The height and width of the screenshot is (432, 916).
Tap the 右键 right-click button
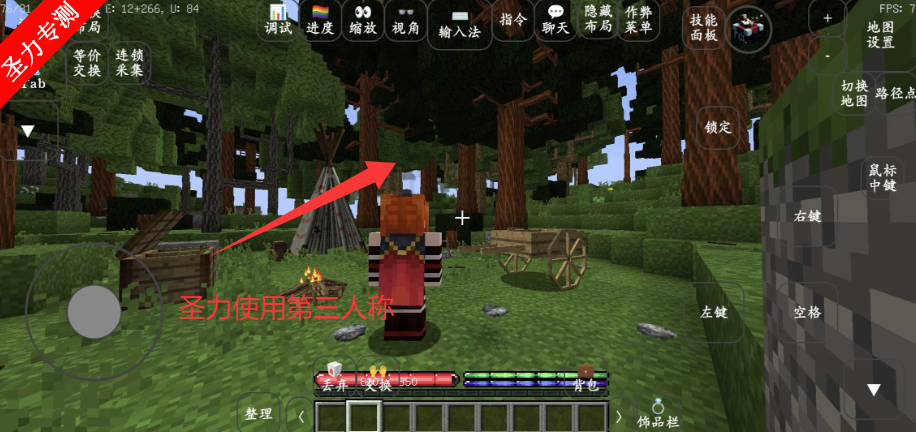point(807,216)
